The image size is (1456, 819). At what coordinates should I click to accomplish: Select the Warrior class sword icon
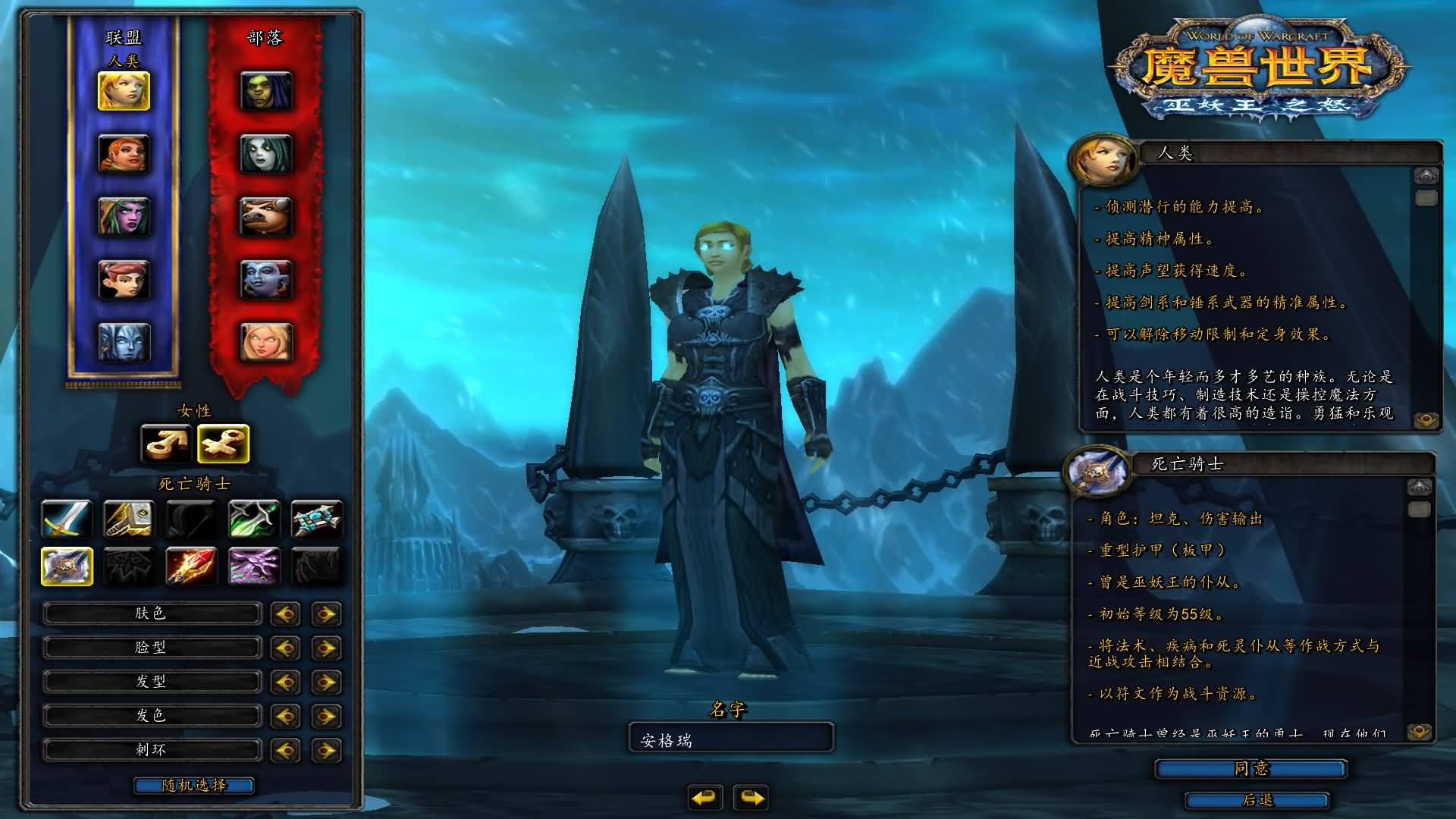[x=67, y=519]
